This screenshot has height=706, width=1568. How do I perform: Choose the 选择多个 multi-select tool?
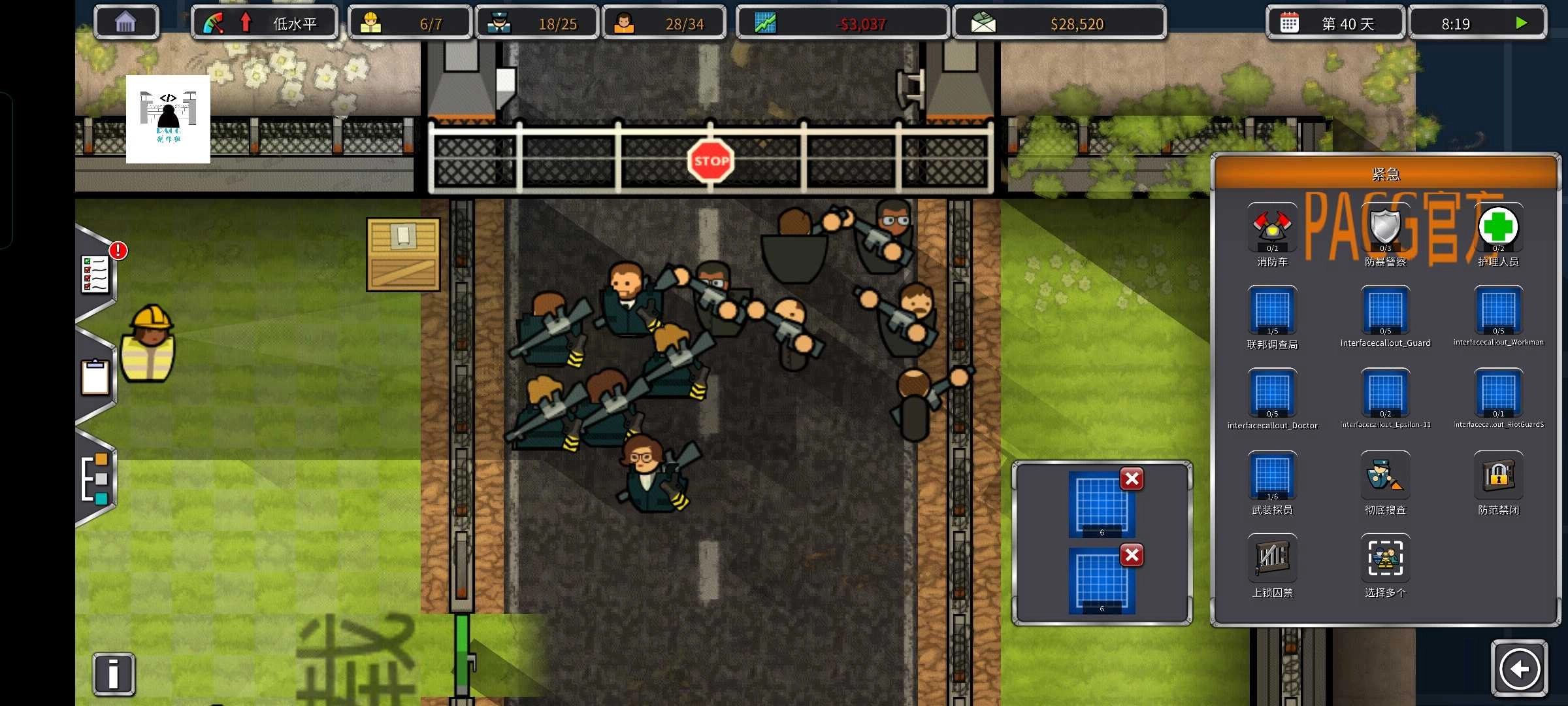1385,559
